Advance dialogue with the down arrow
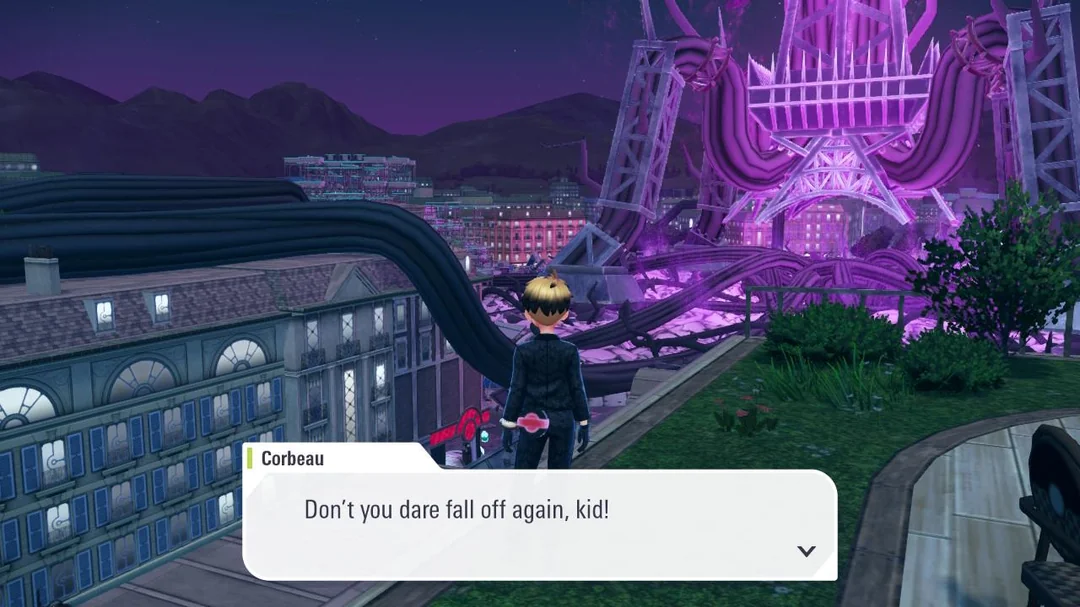 pos(806,551)
